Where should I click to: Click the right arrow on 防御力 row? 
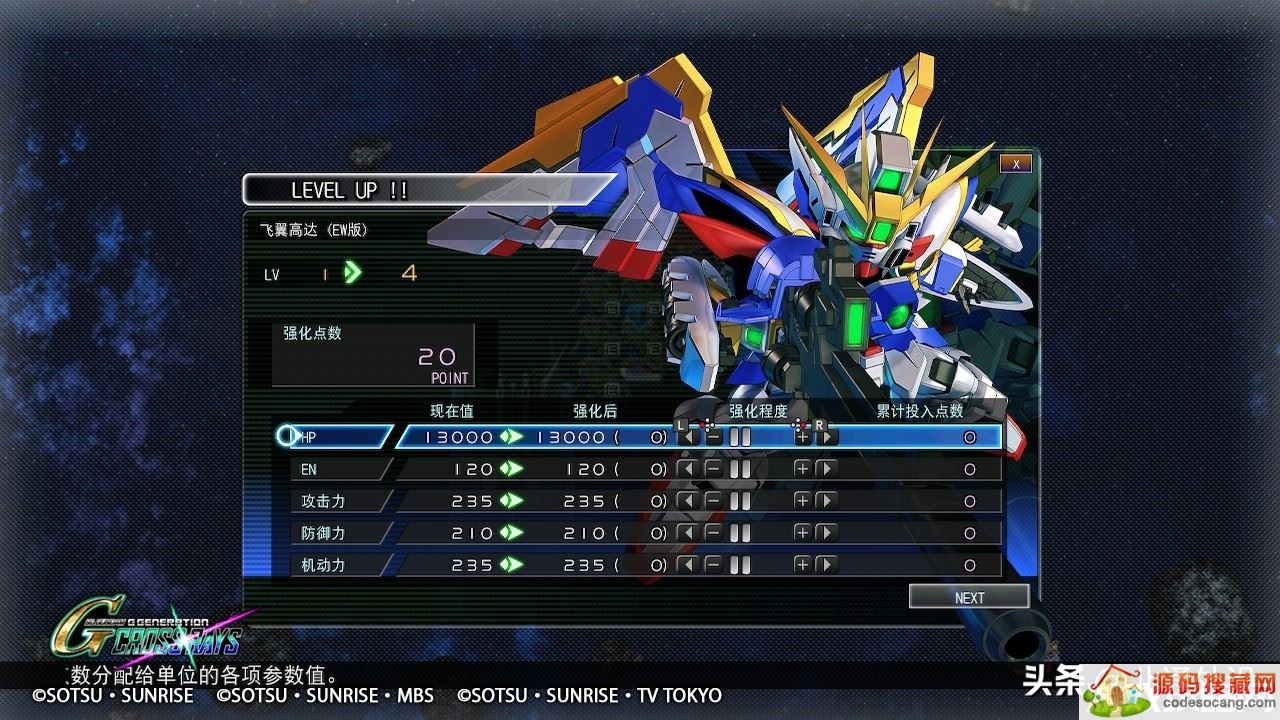pos(827,533)
